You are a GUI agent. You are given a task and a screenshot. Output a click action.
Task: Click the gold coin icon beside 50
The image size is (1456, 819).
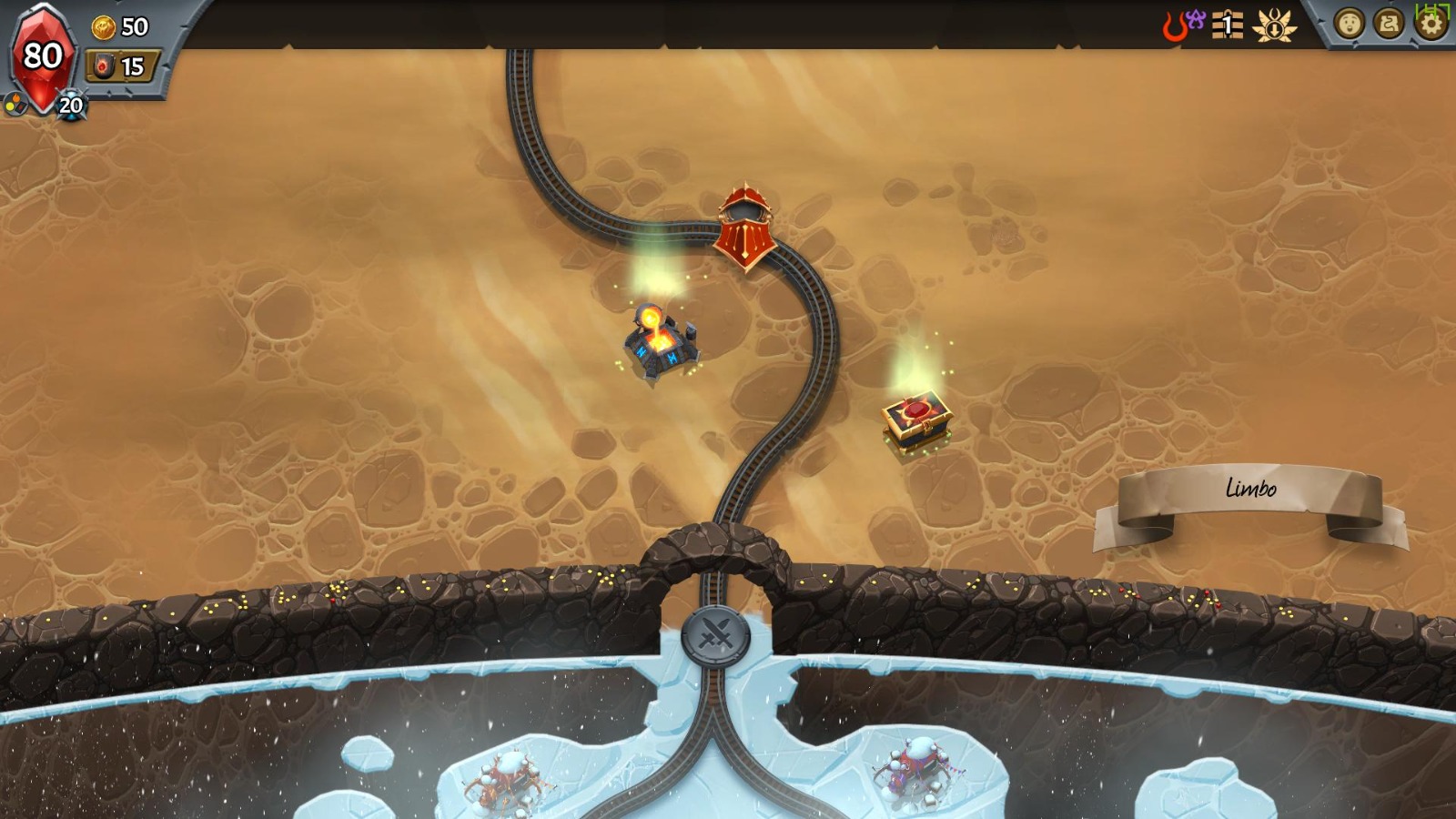pos(103,26)
